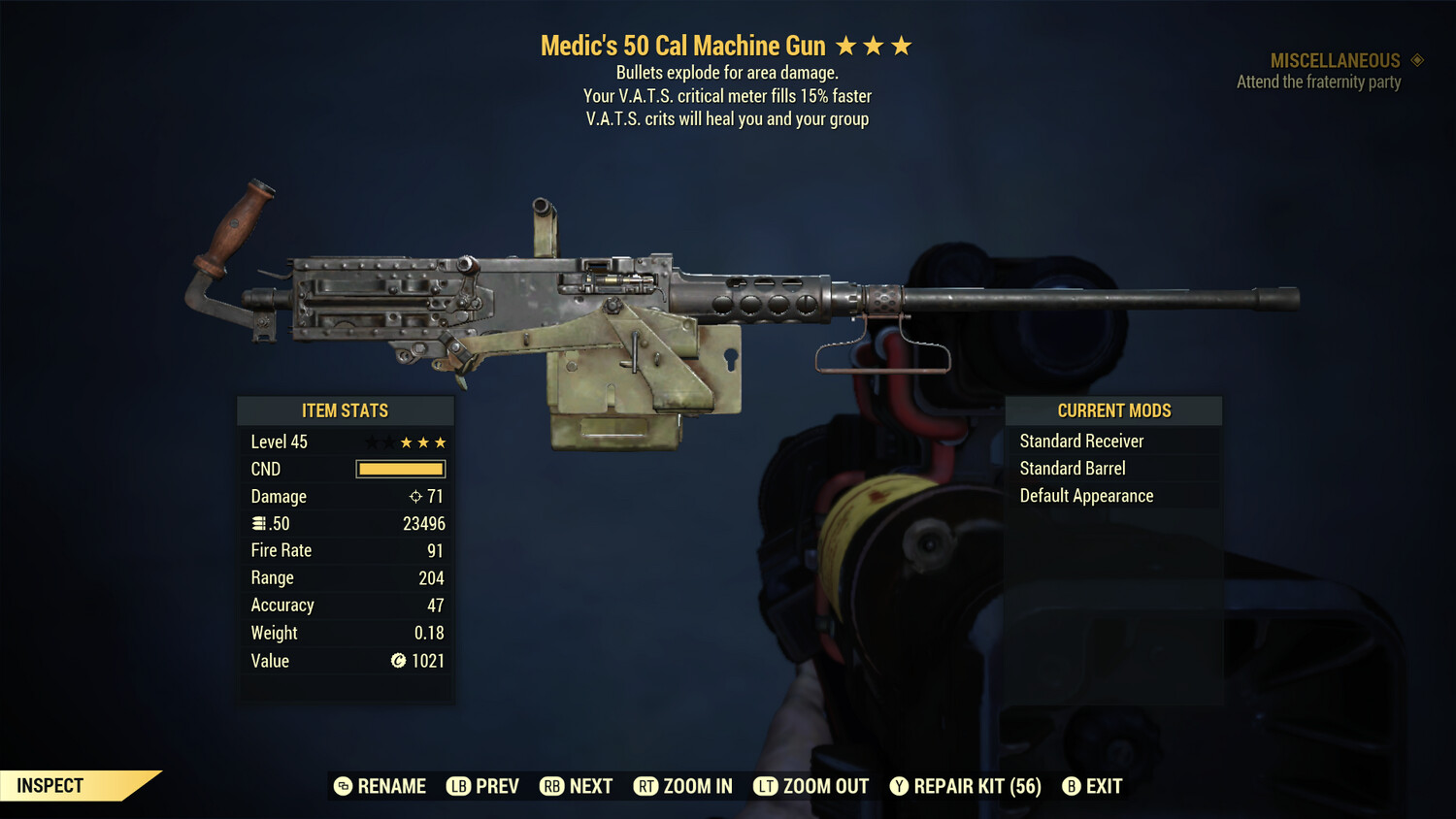Click the INSPECT label in the corner
Image resolution: width=1456 pixels, height=819 pixels.
click(50, 785)
